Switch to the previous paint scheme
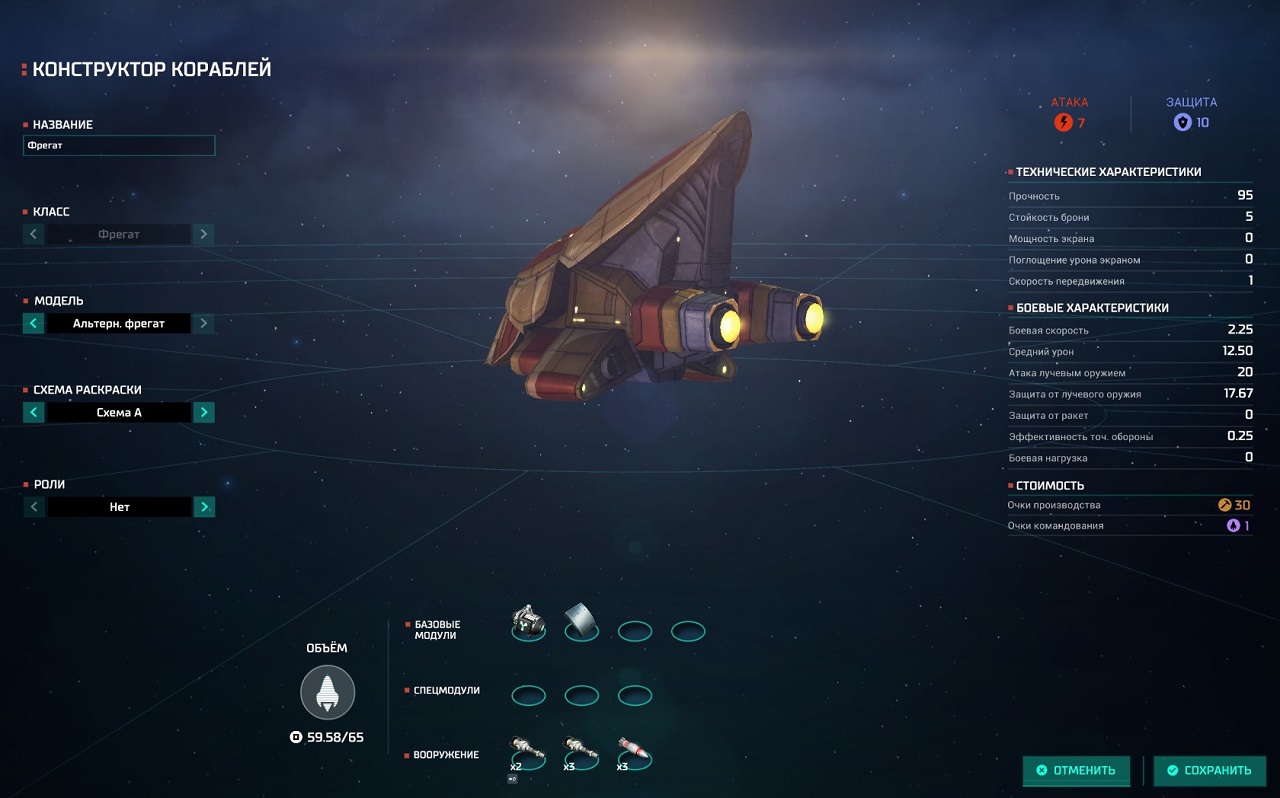Image resolution: width=1280 pixels, height=798 pixels. pyautogui.click(x=34, y=412)
